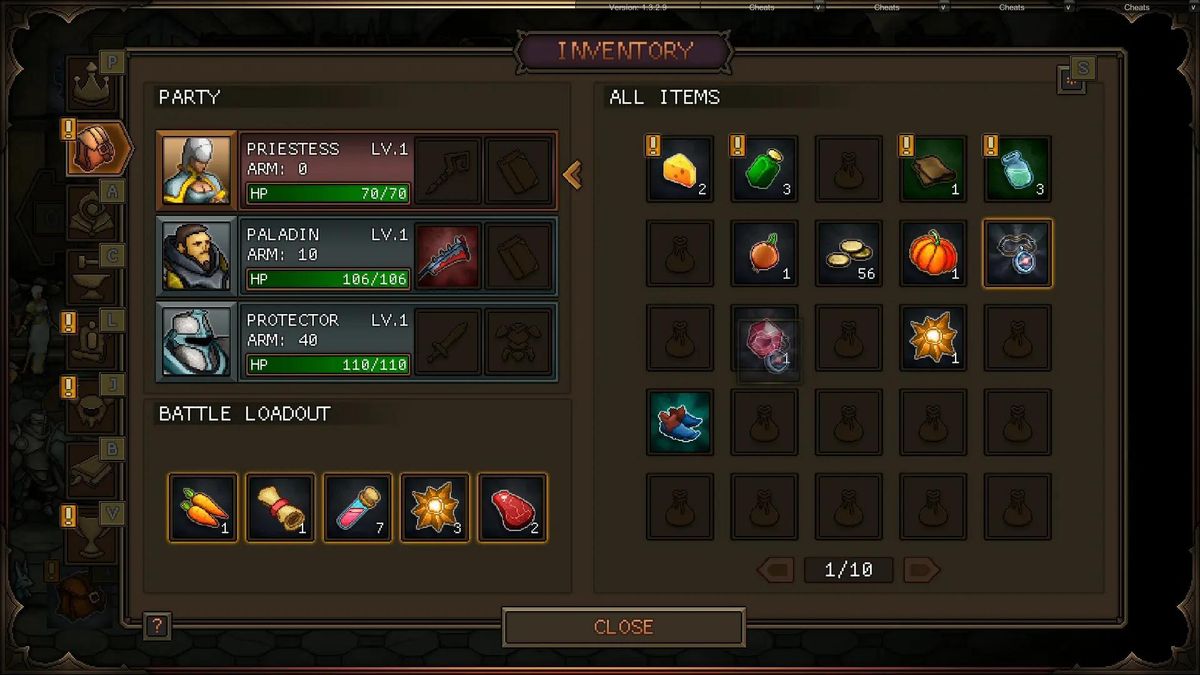The height and width of the screenshot is (675, 1200).
Task: Select the Paladin party row
Action: pos(300,256)
